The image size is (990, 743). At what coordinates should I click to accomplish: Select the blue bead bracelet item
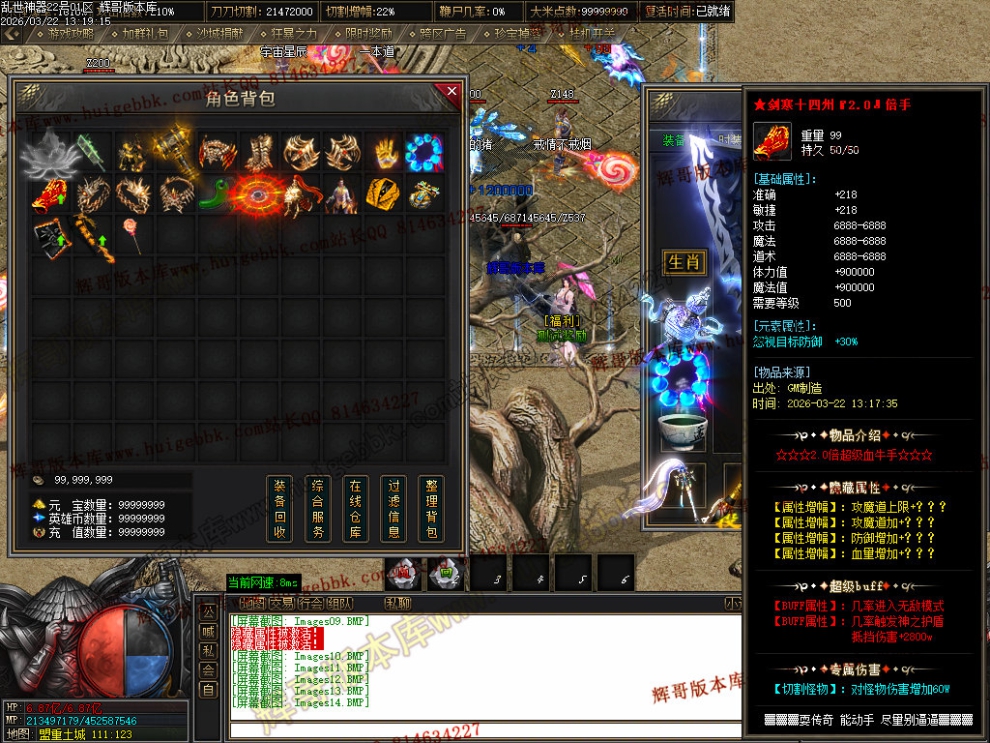tap(424, 153)
